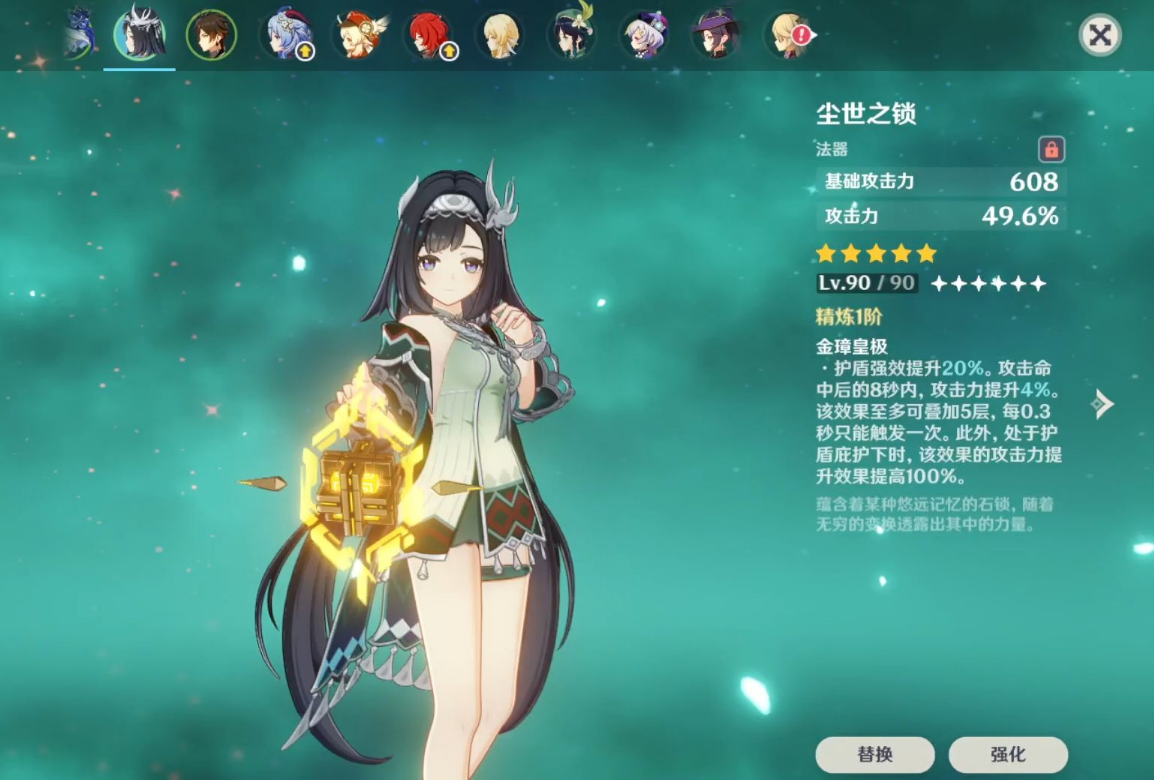Click the 替换 (Replace) weapon button
This screenshot has width=1154, height=780.
(x=875, y=754)
